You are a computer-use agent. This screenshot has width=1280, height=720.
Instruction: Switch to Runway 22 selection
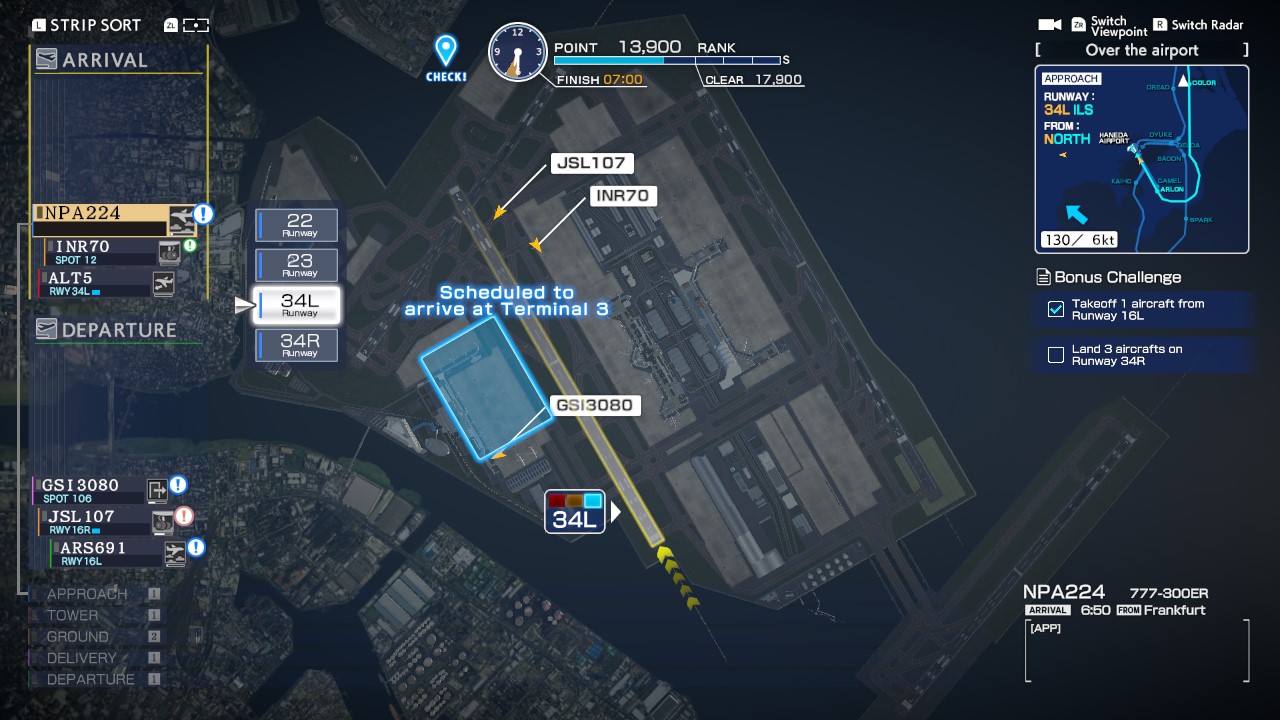(297, 225)
